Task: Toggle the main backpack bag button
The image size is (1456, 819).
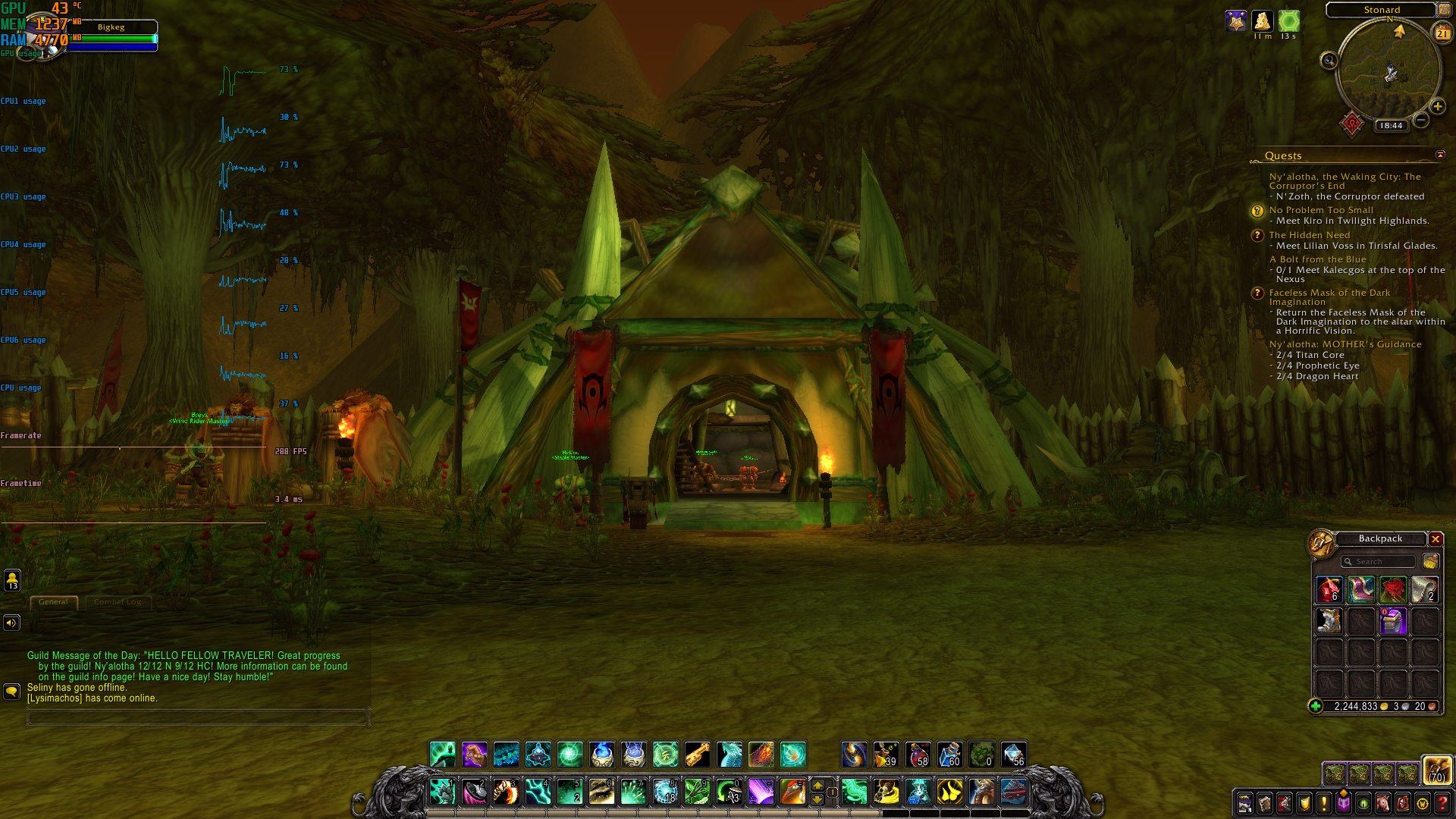Action: pos(1436,770)
